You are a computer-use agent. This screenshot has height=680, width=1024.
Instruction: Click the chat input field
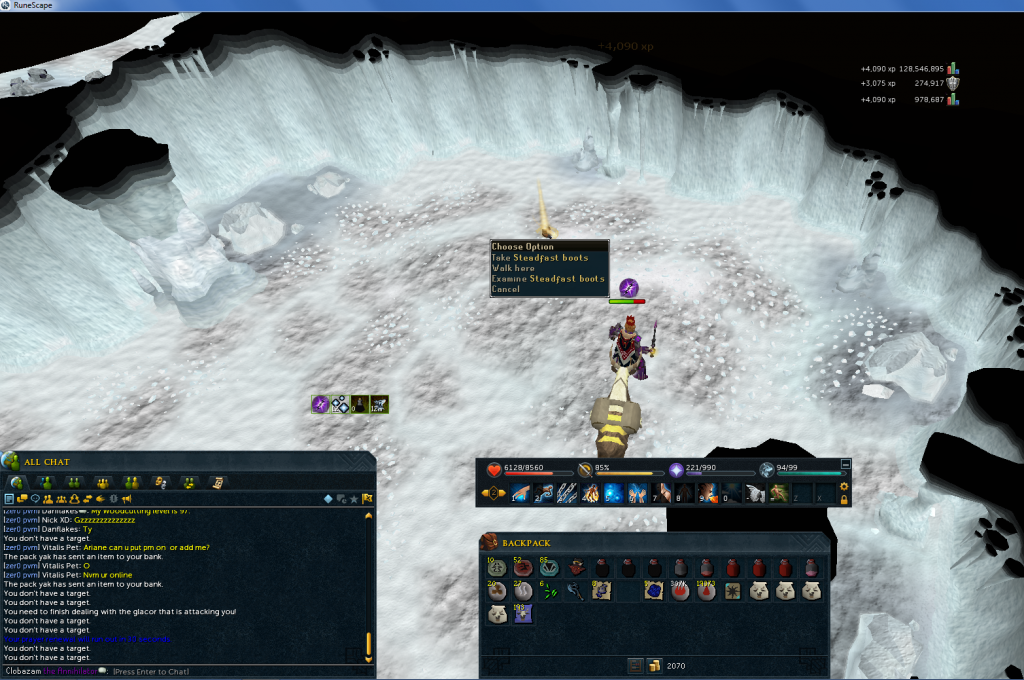click(200, 671)
